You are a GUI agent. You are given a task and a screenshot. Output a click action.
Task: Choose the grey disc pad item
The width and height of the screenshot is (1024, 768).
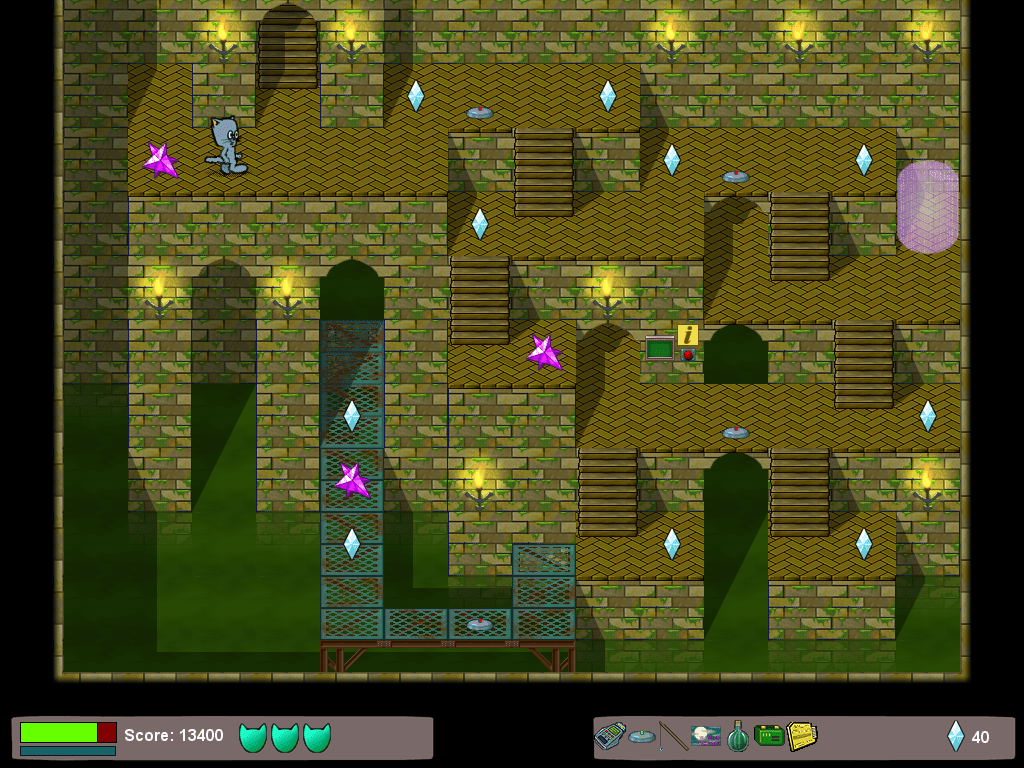pos(642,737)
